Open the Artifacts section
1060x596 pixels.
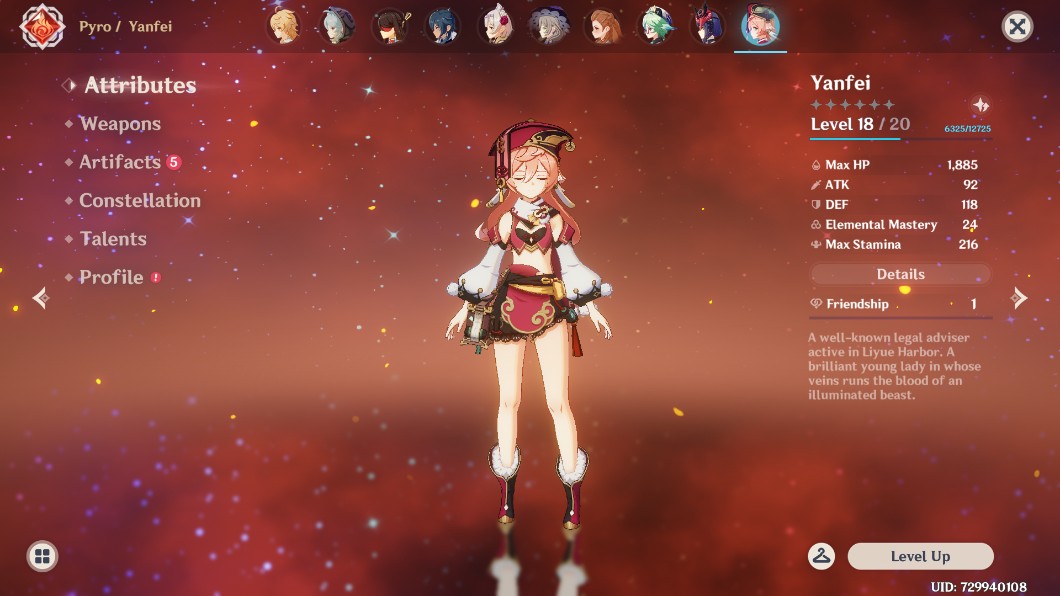tap(120, 162)
